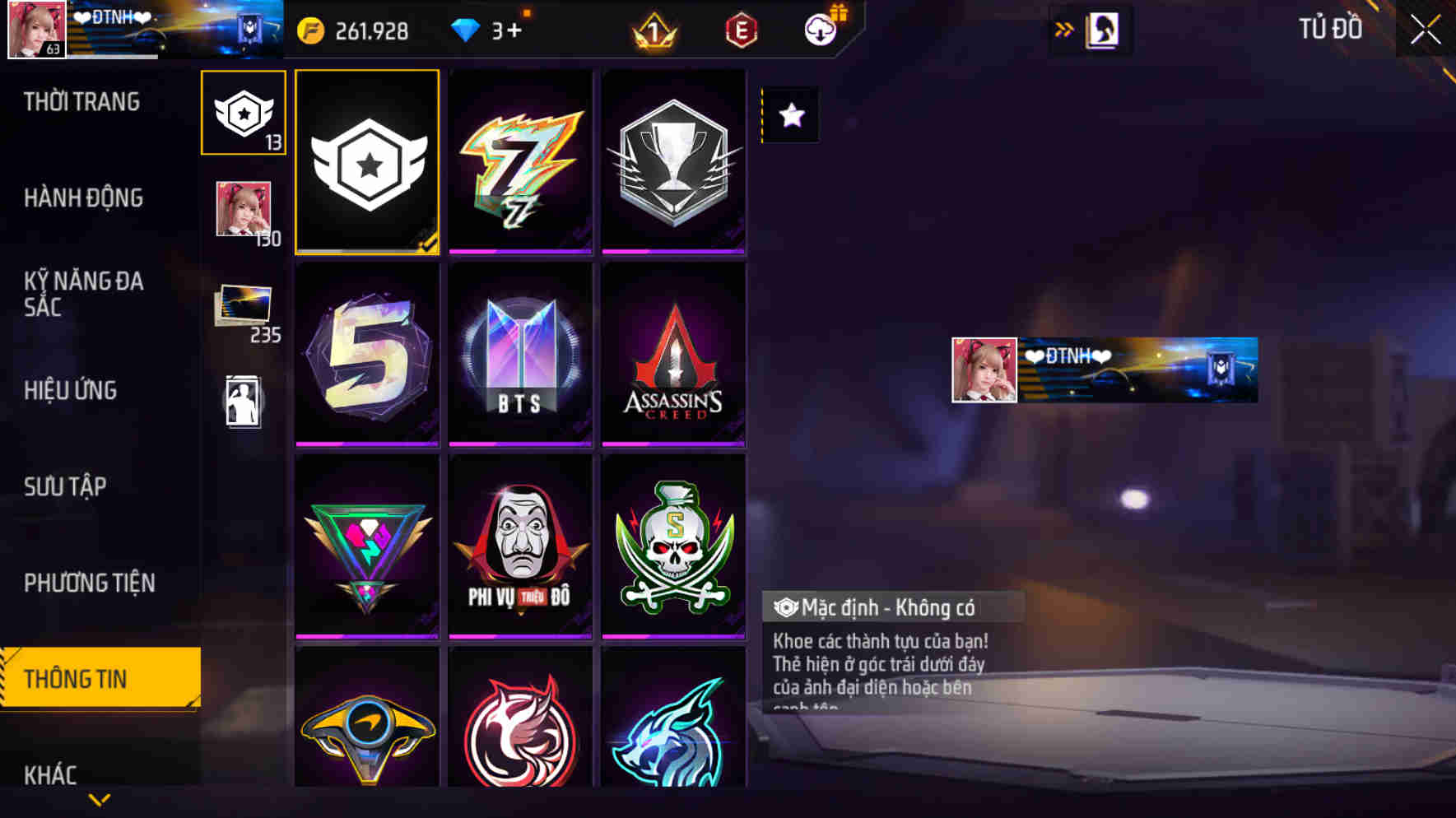Select the Money Heist 'Phi Vụ Triệu Đô' badge
Image resolution: width=1456 pixels, height=818 pixels.
coord(520,545)
